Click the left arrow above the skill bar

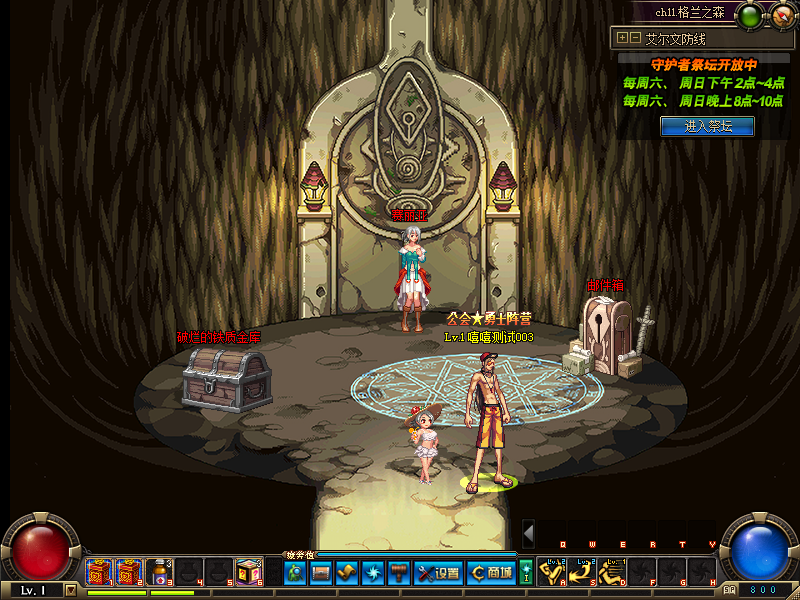click(x=528, y=533)
